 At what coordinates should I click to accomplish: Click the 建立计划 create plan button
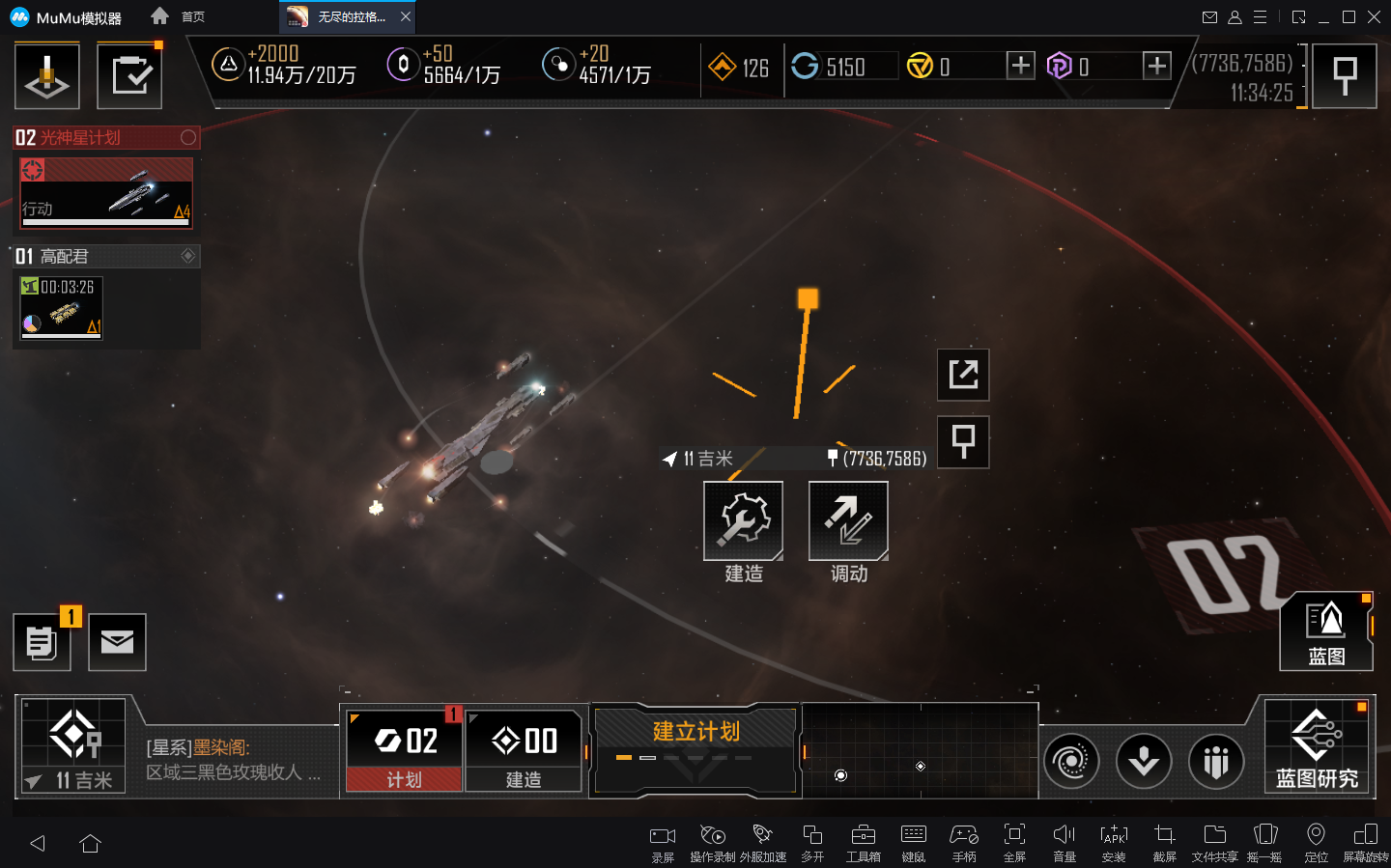[x=695, y=732]
